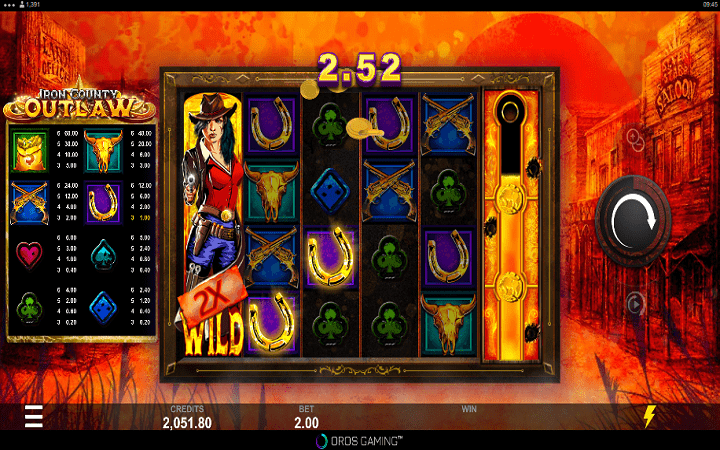720x450 pixels.
Task: Toggle the lightning bolt quick spin
Action: pyautogui.click(x=650, y=416)
